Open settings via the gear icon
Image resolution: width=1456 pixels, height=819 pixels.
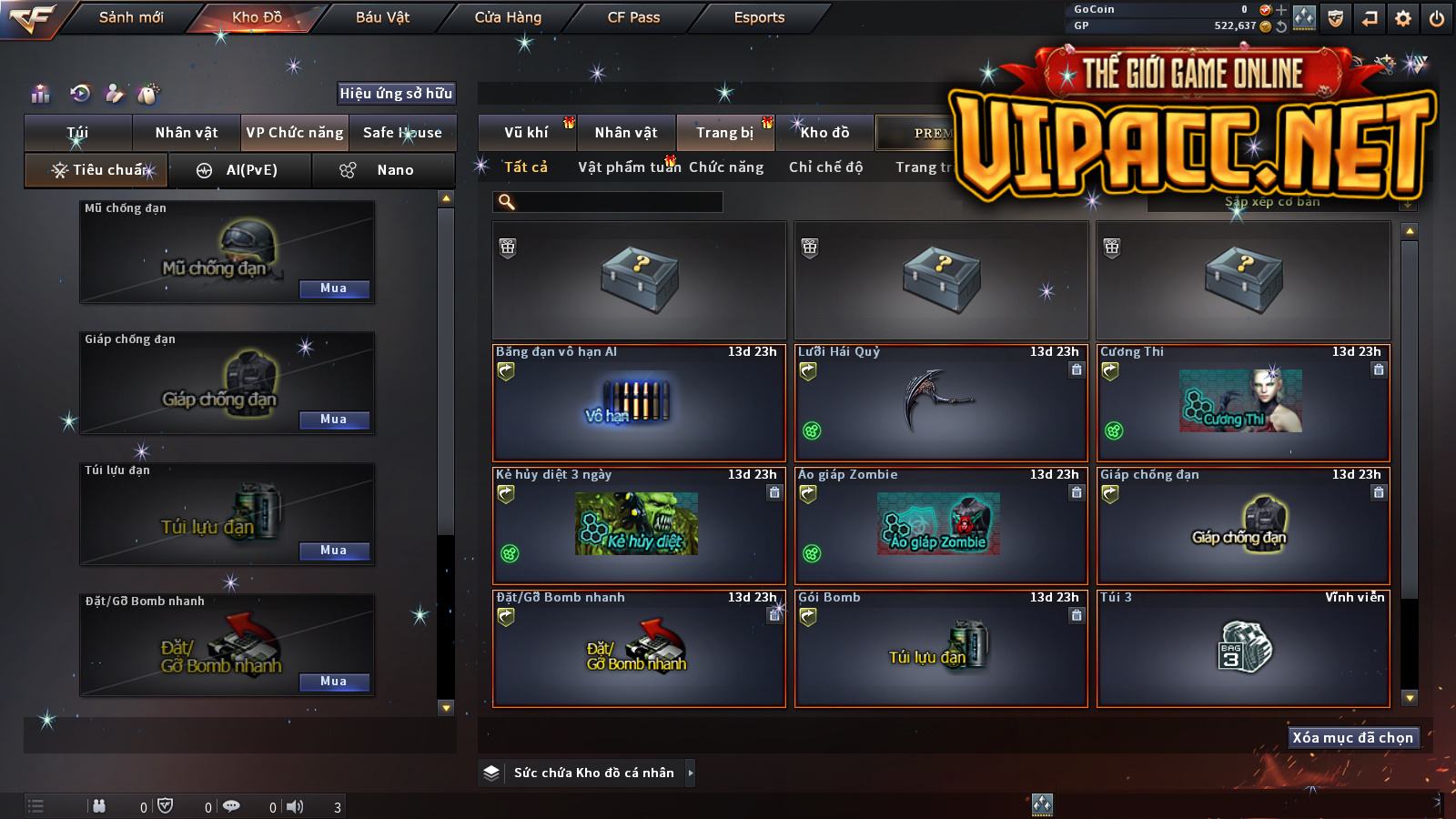[x=1403, y=18]
